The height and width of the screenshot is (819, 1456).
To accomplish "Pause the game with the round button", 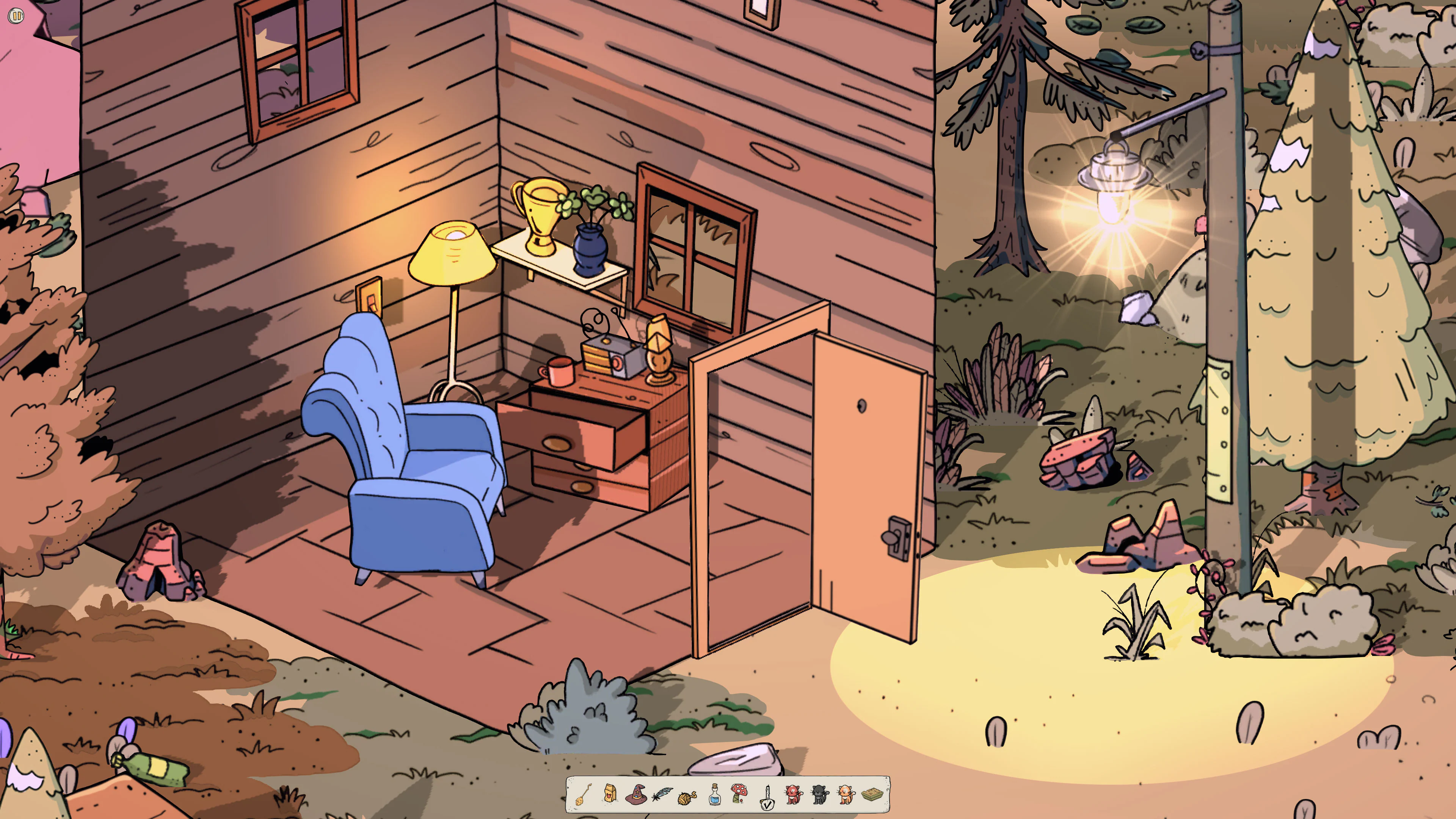I will click(x=16, y=16).
